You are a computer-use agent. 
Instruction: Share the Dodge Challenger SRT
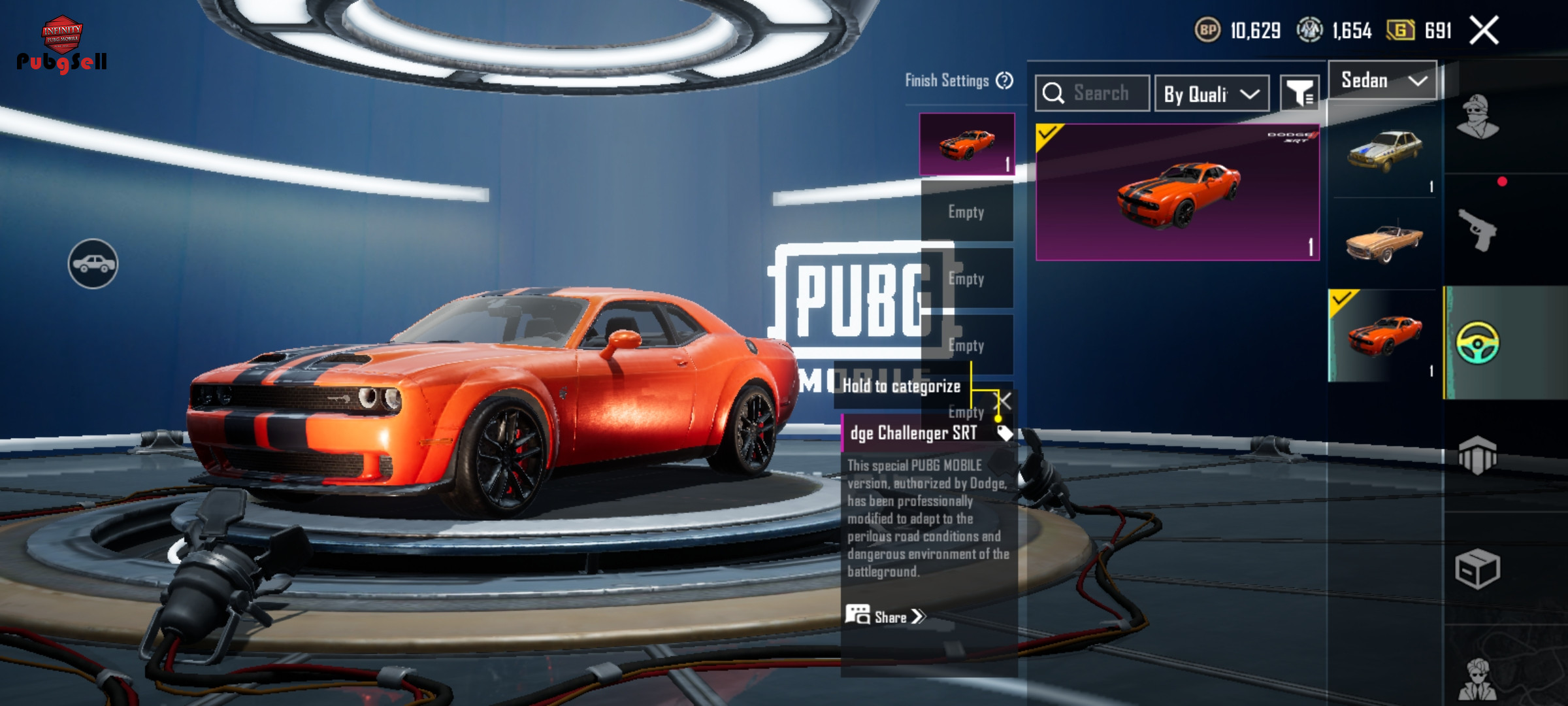pos(886,616)
